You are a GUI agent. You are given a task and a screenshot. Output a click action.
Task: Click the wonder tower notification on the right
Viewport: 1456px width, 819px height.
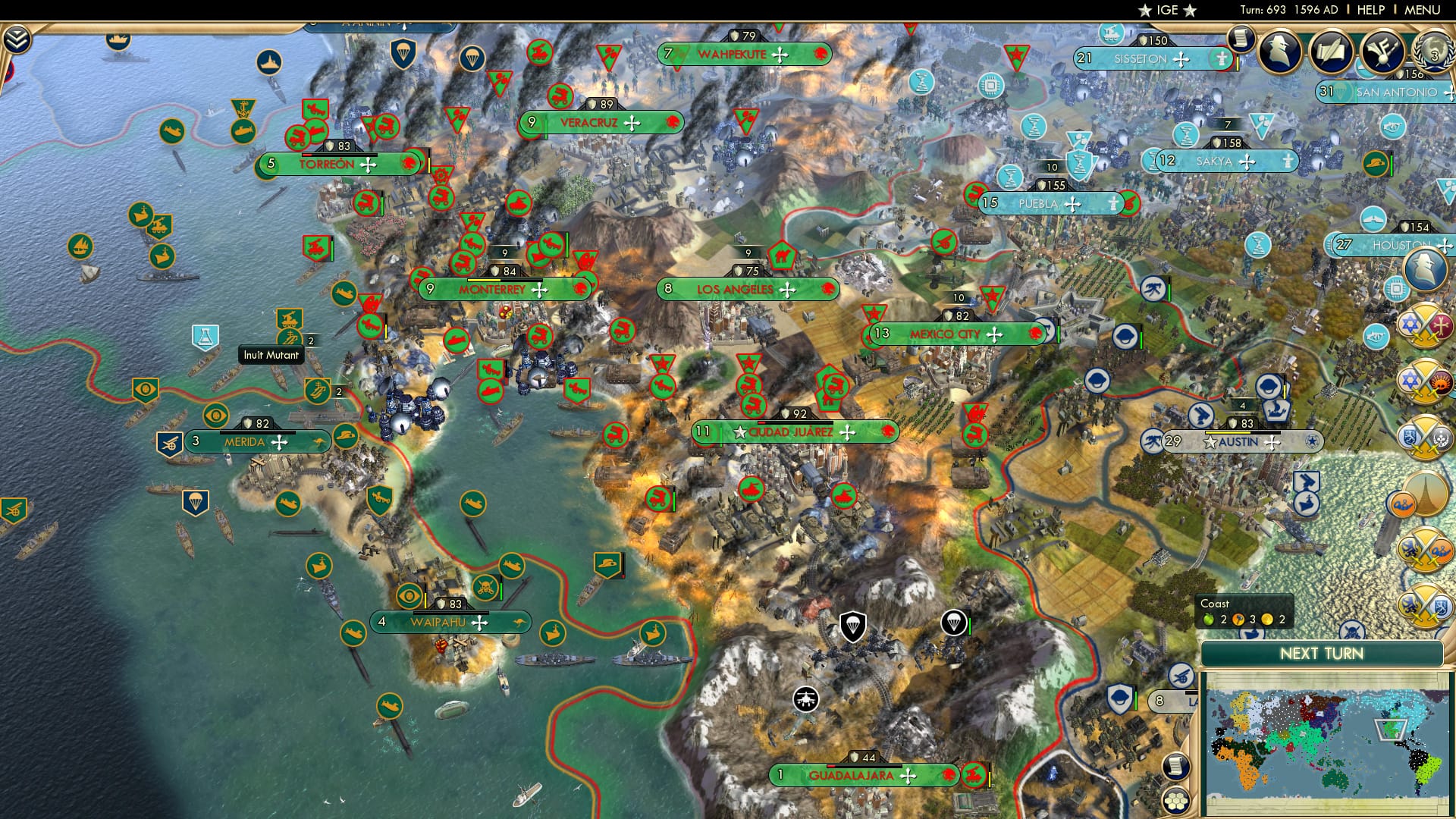1426,492
